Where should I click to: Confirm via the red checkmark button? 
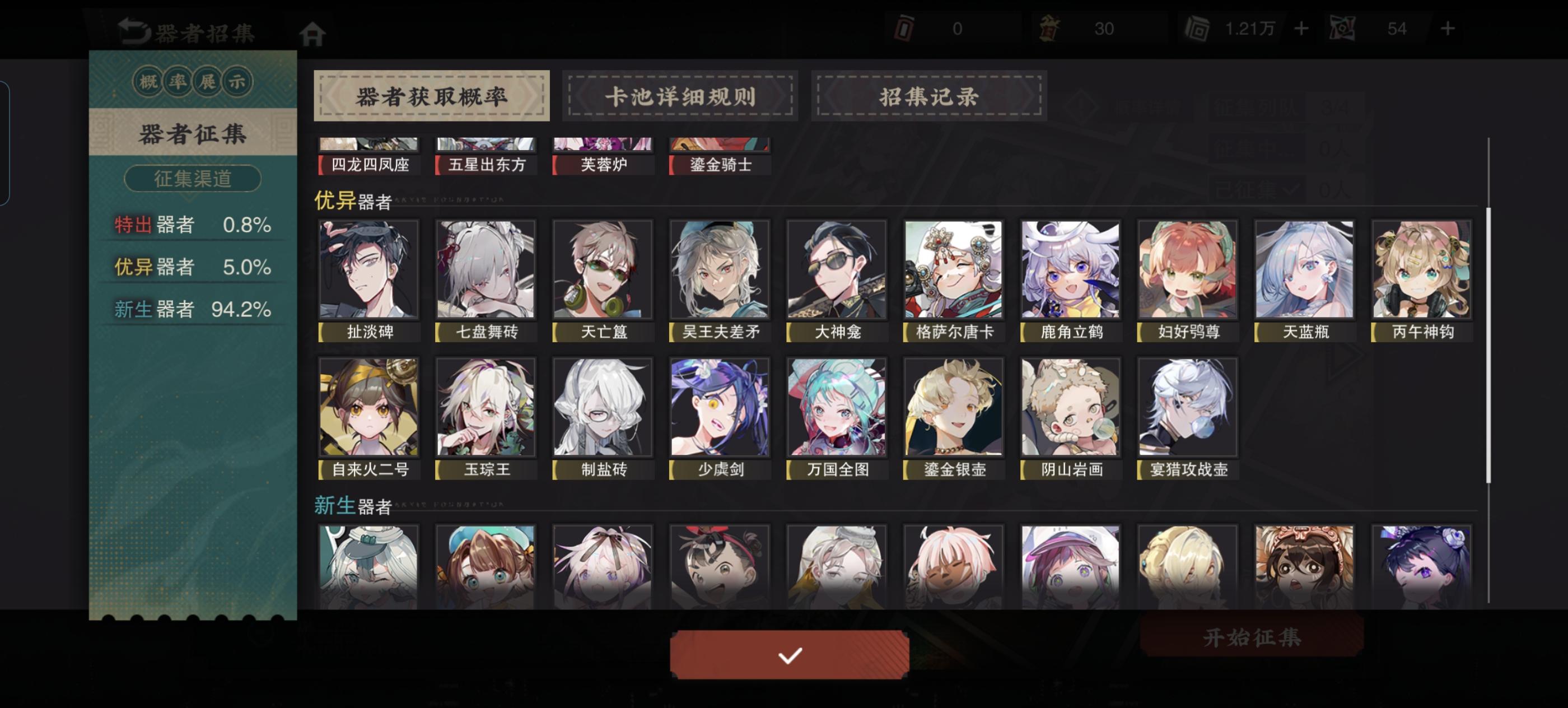(789, 655)
